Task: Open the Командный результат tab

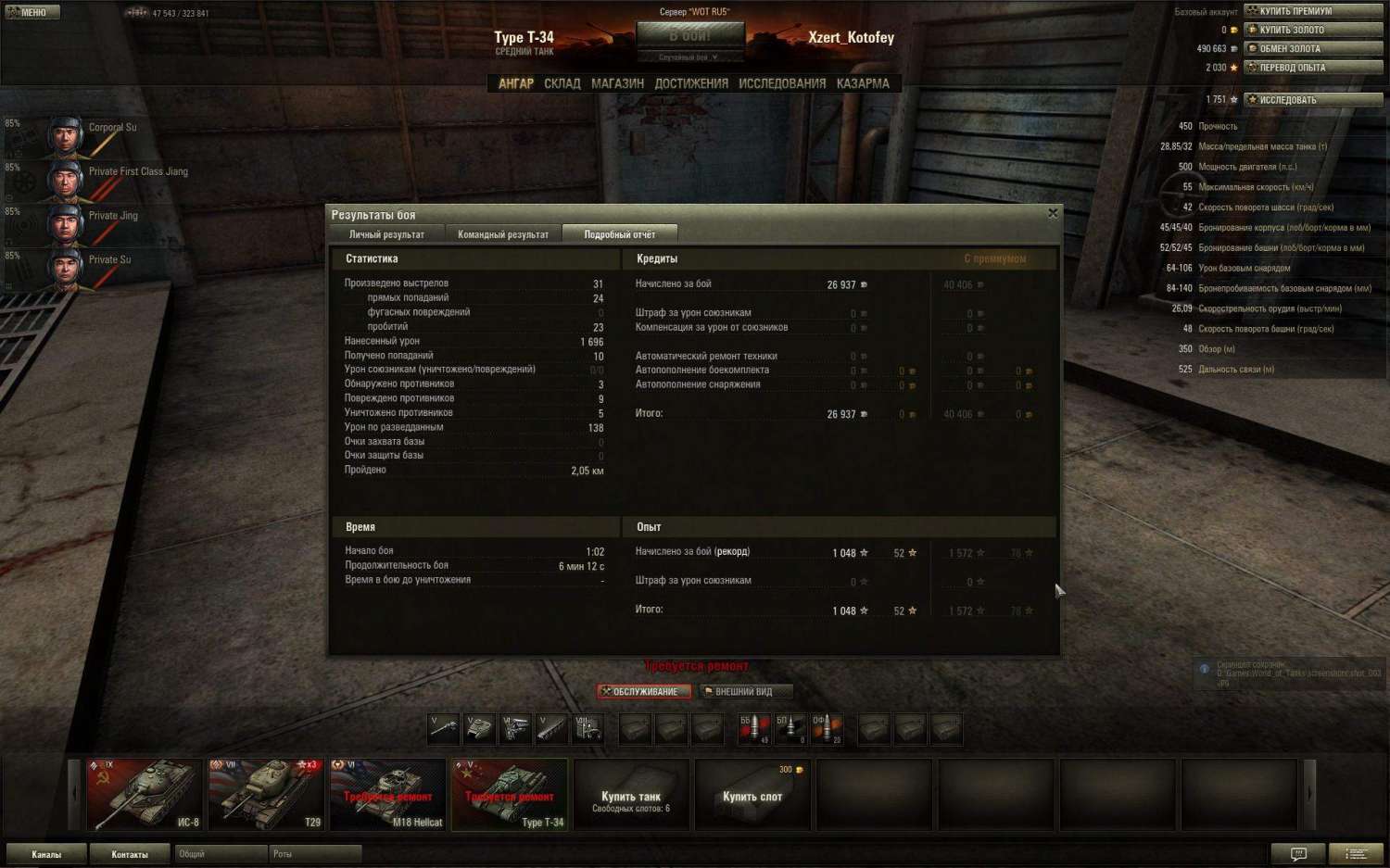Action: [x=503, y=234]
